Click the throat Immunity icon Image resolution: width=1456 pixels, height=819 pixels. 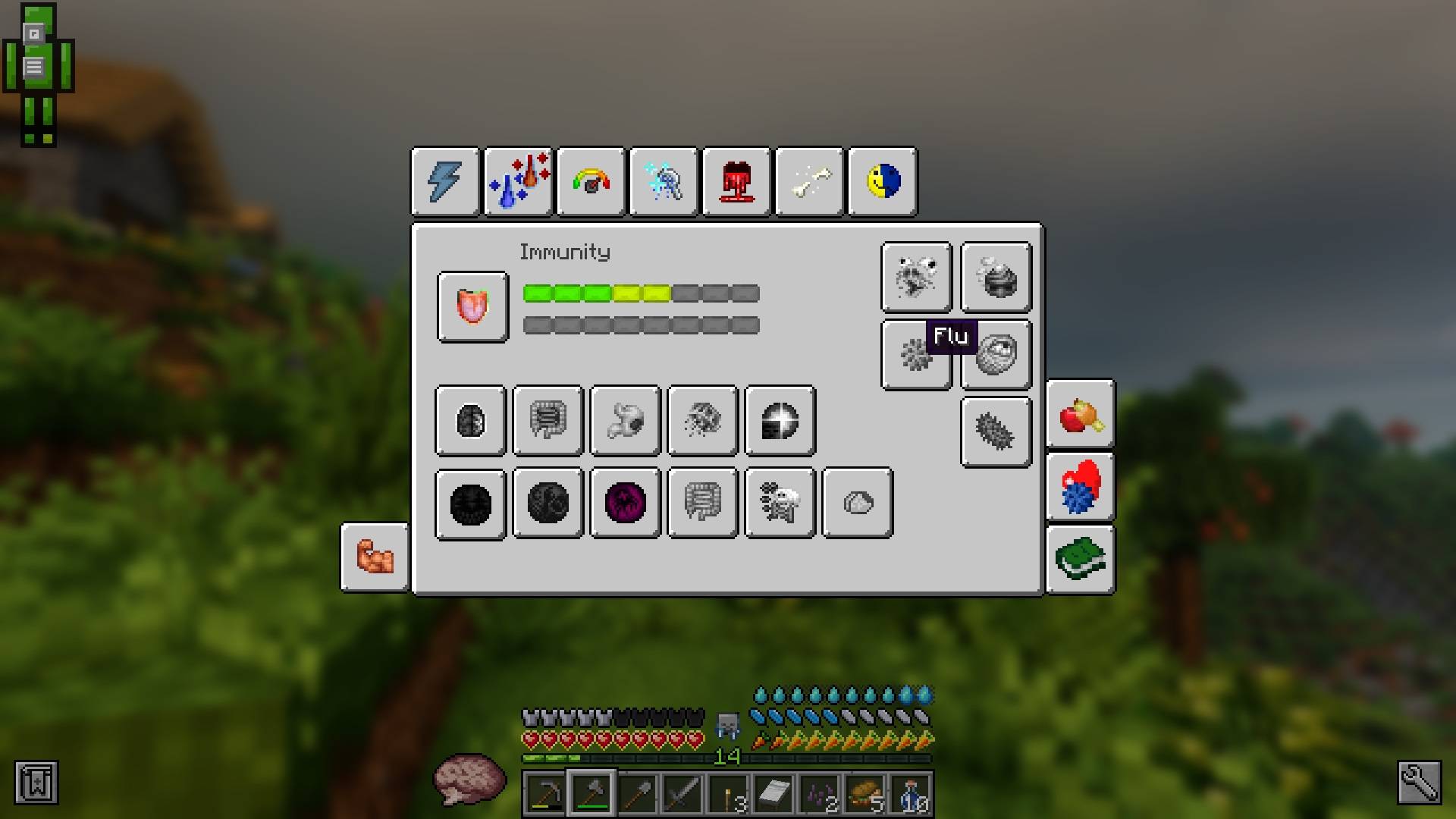[472, 307]
